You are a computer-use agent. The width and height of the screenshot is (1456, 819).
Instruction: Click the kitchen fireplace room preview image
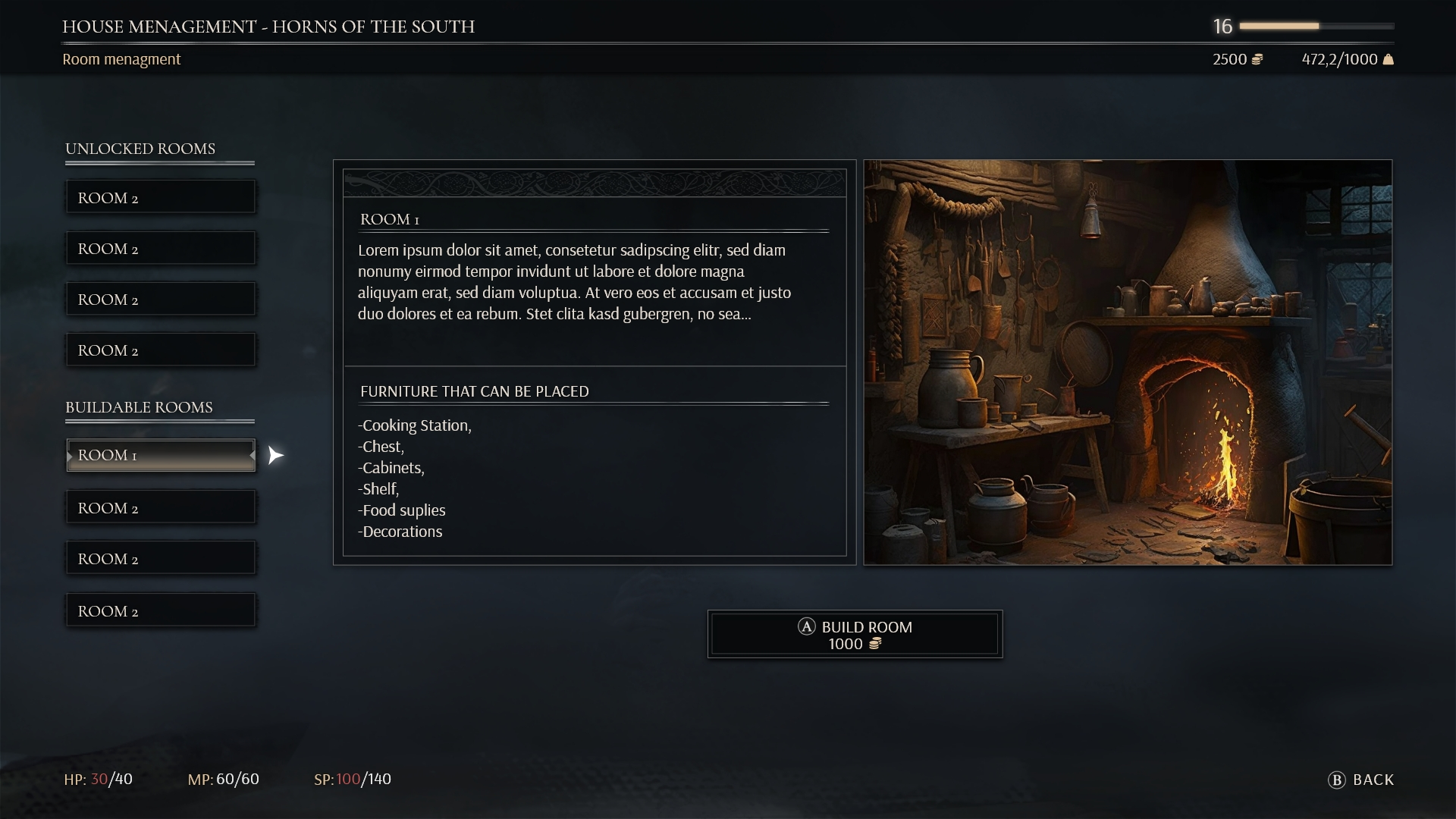[x=1128, y=362]
